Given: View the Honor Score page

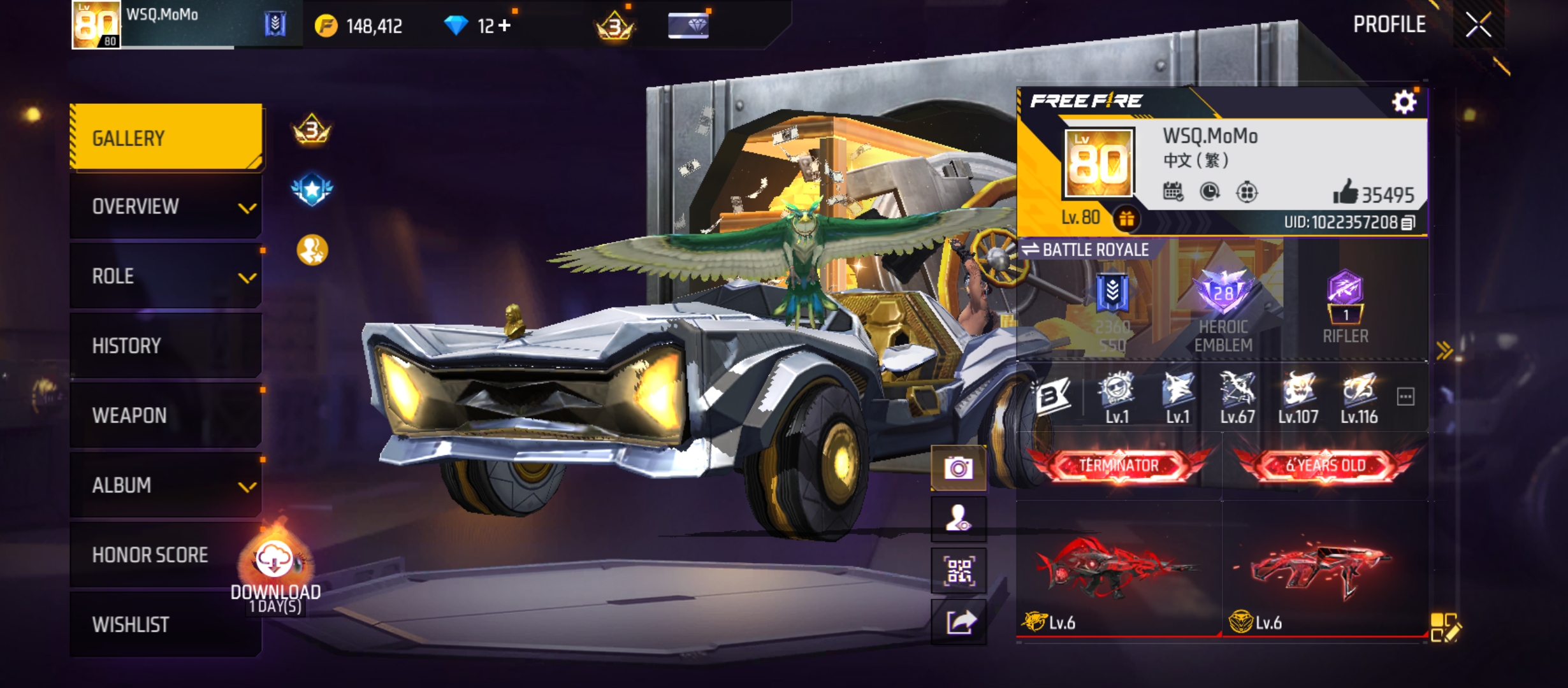Looking at the screenshot, I should coord(150,555).
